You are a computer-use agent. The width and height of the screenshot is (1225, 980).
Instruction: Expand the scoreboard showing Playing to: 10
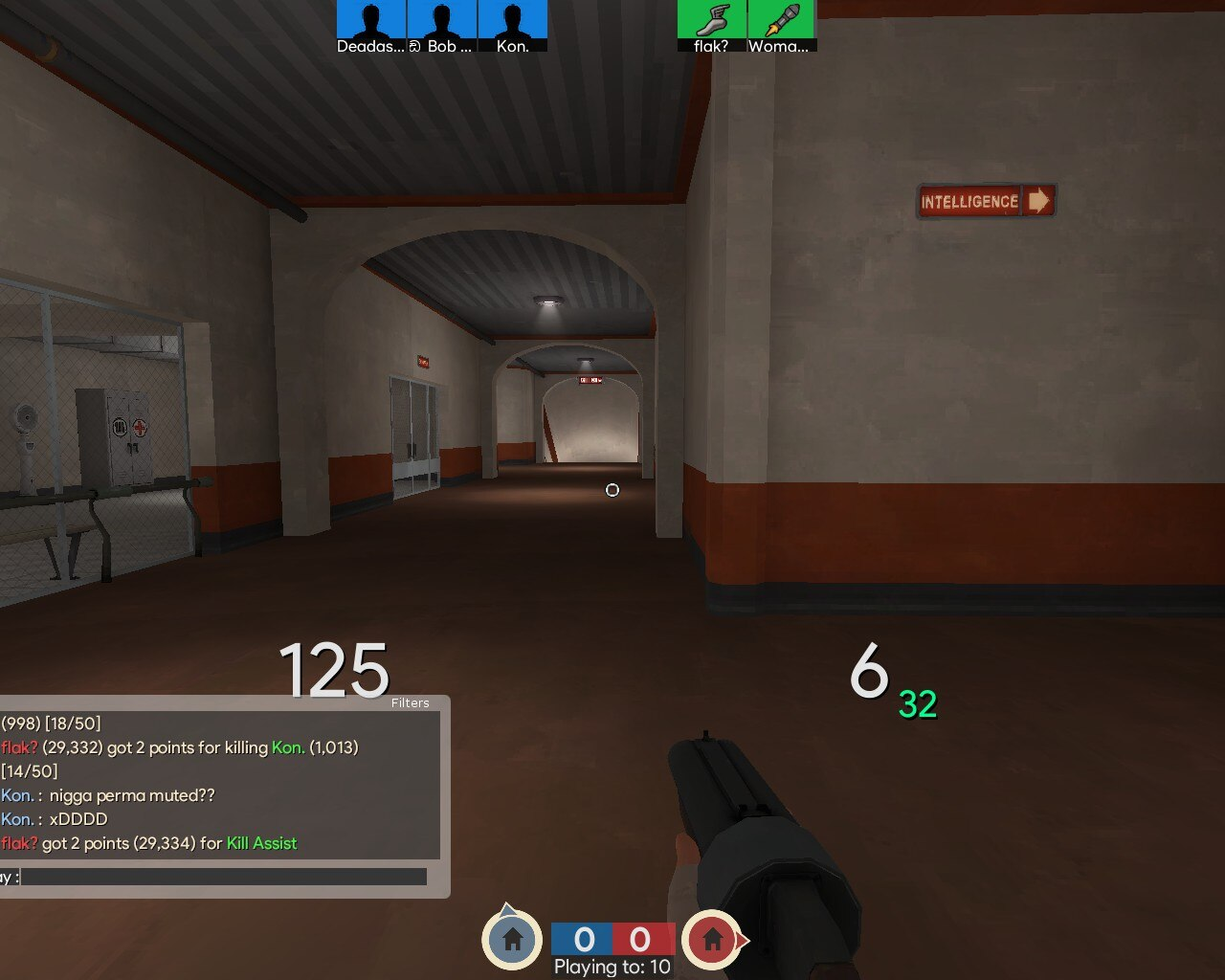tap(611, 967)
